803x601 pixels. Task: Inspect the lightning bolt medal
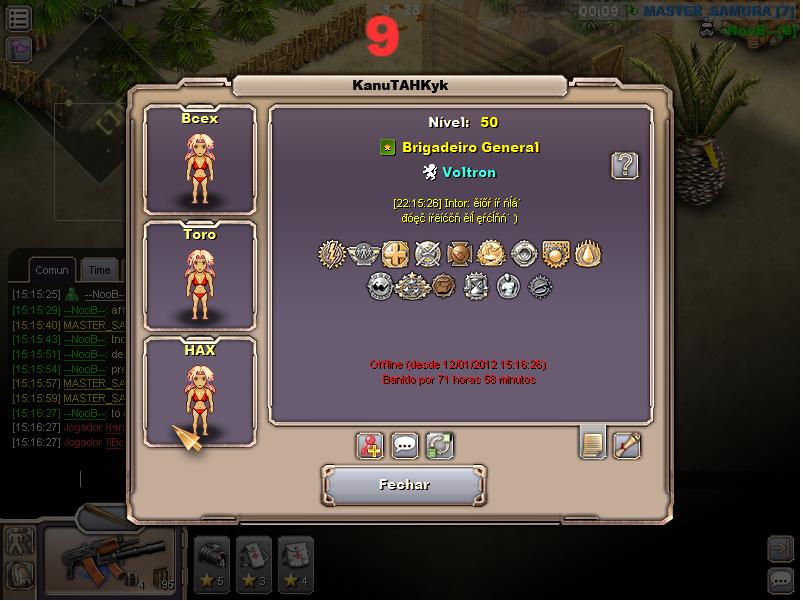(332, 254)
